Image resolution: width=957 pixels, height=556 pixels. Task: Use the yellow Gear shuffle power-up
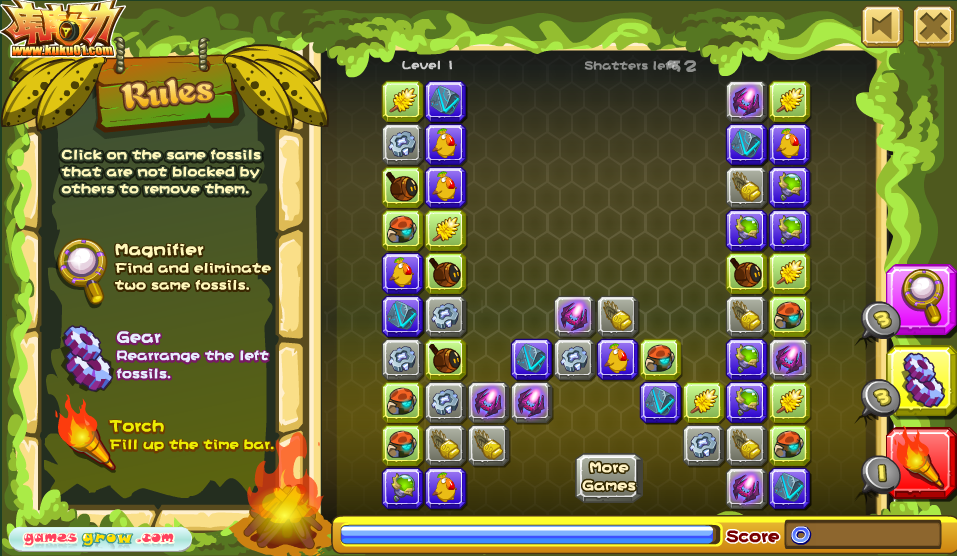(x=921, y=380)
